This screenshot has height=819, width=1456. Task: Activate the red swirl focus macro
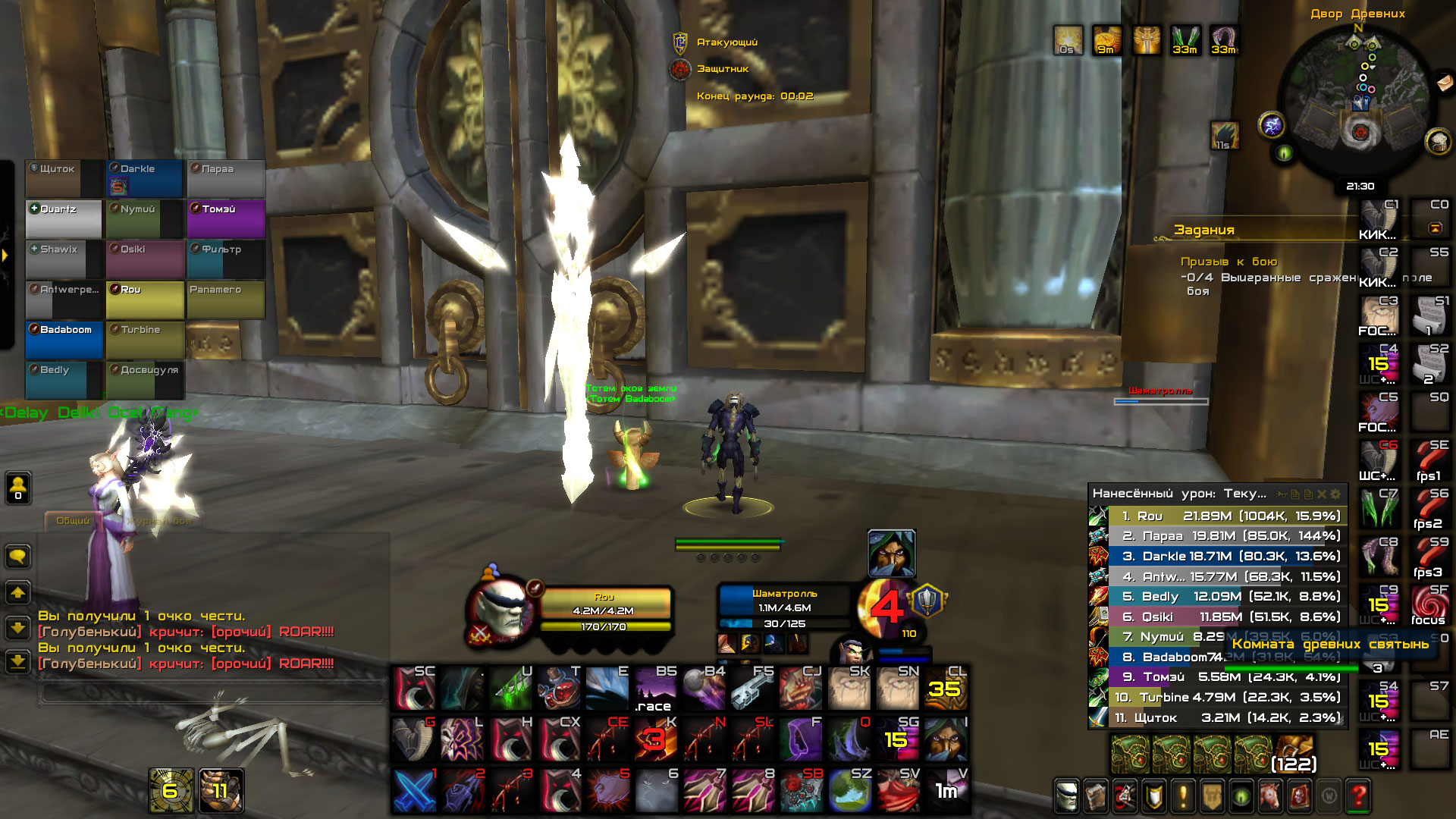click(1429, 605)
